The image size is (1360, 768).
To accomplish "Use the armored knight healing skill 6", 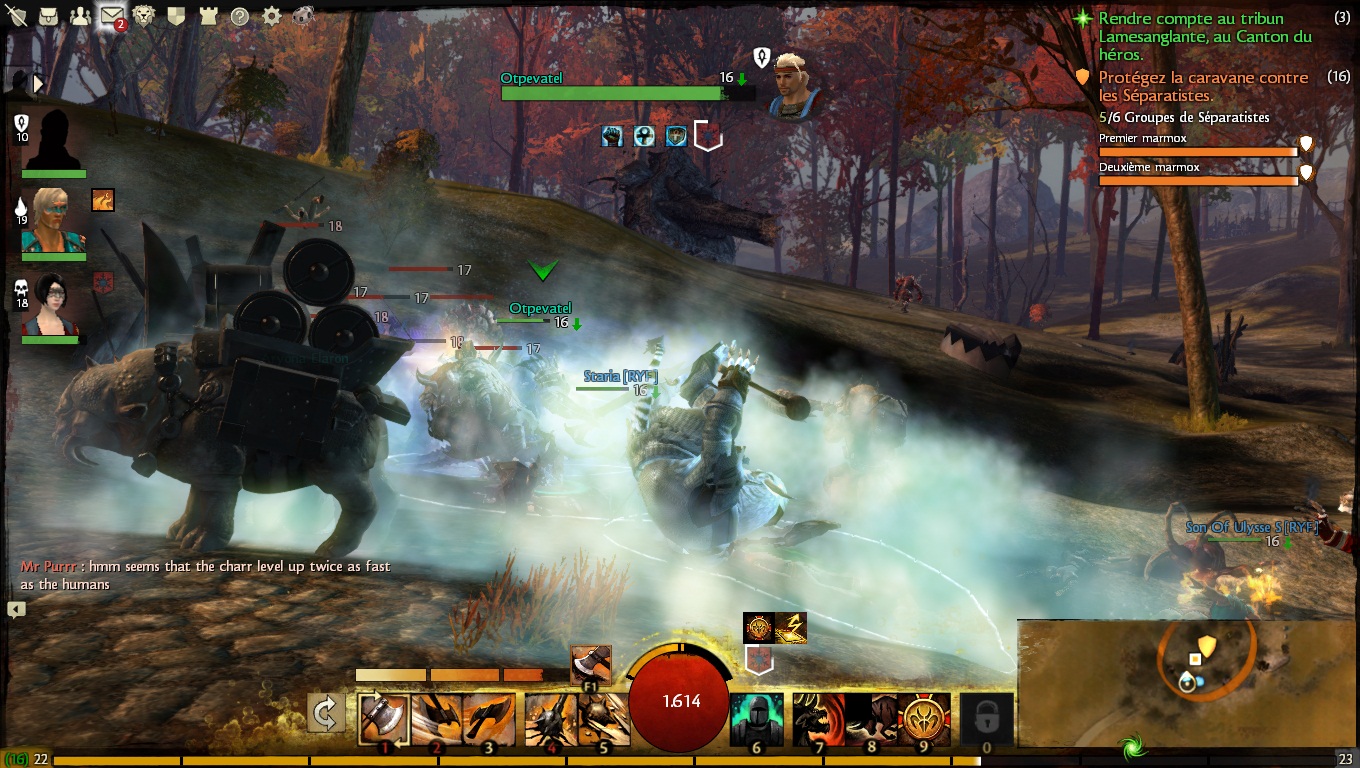I will (x=756, y=719).
